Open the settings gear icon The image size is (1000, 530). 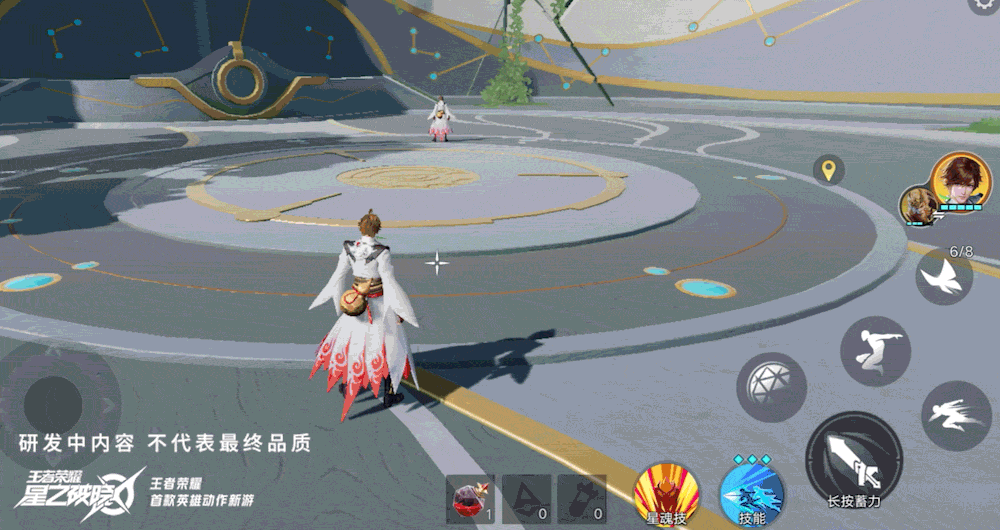(x=985, y=5)
